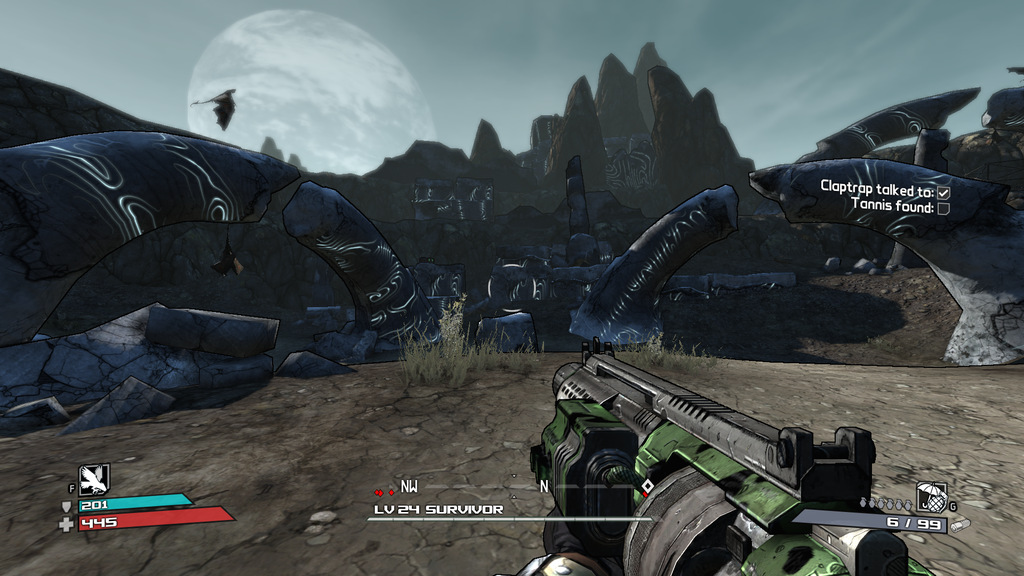Click the checked 'Claptrap talked to' checkbox
Screen dimensions: 1024x576
click(x=943, y=190)
